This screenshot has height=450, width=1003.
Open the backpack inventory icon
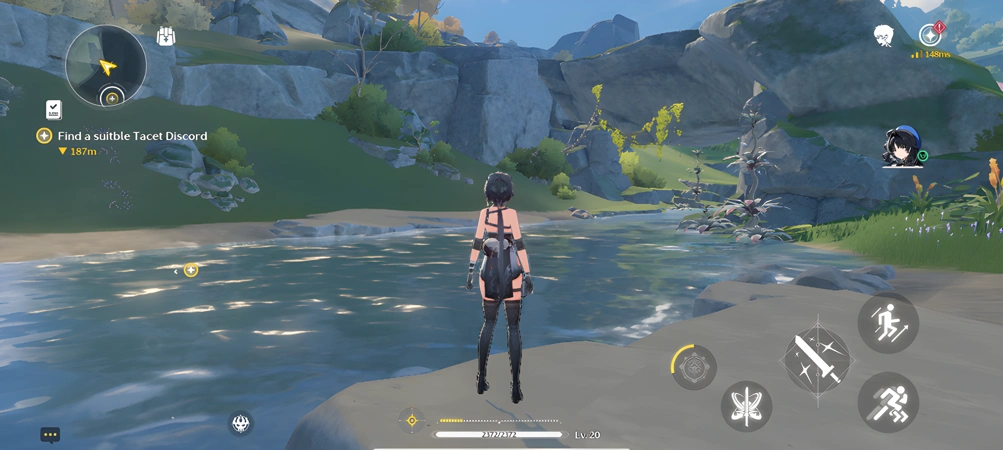pyautogui.click(x=166, y=36)
